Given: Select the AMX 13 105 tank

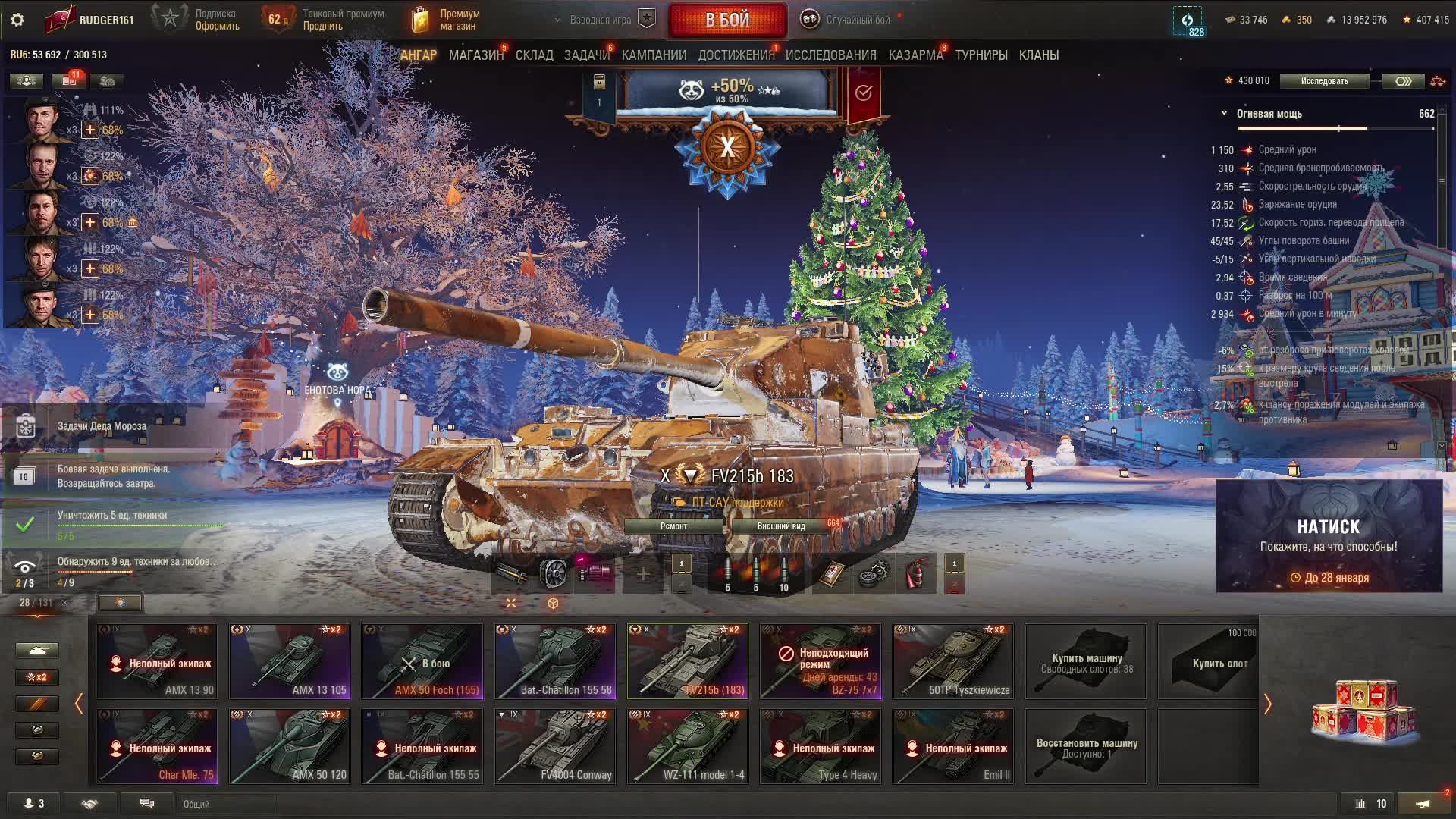Looking at the screenshot, I should (290, 661).
